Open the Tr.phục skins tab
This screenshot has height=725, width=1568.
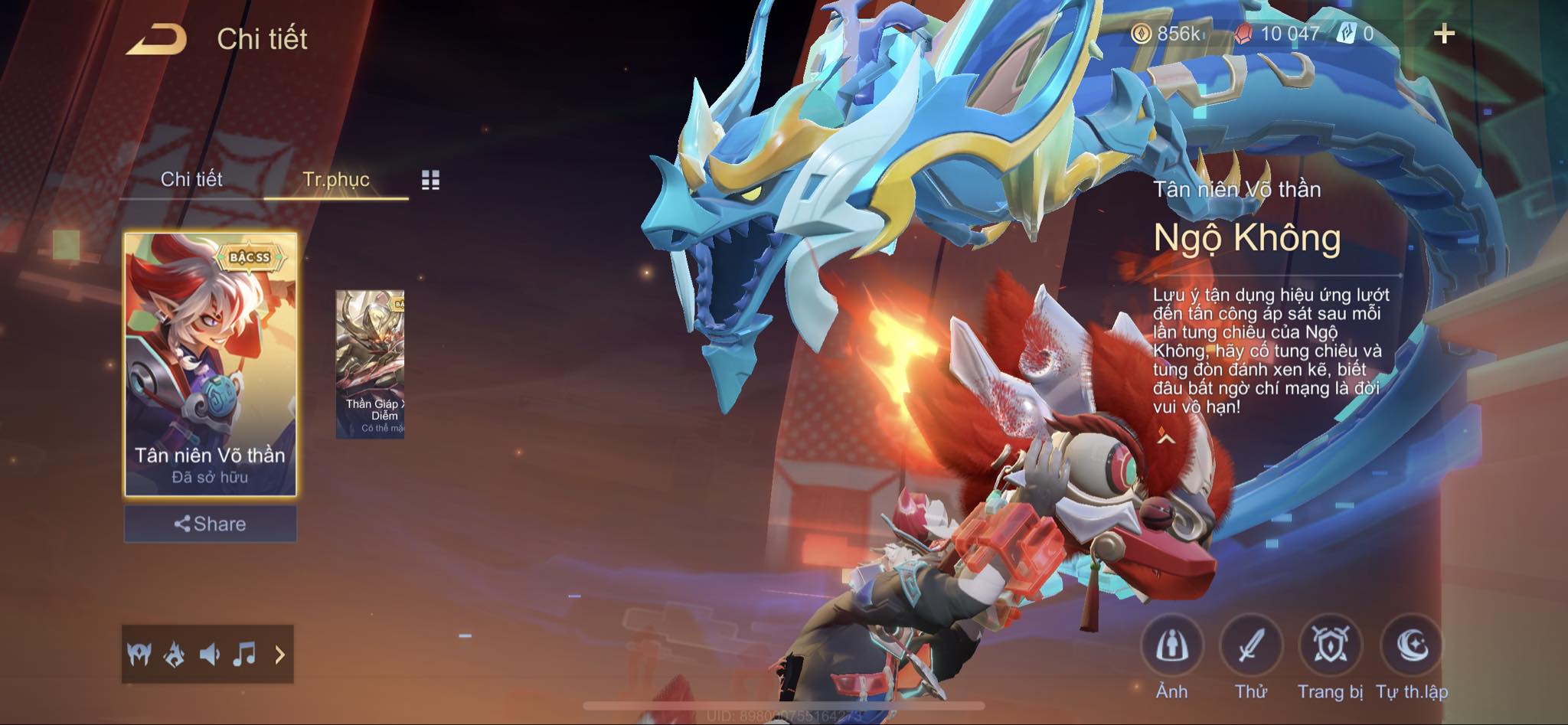click(336, 179)
